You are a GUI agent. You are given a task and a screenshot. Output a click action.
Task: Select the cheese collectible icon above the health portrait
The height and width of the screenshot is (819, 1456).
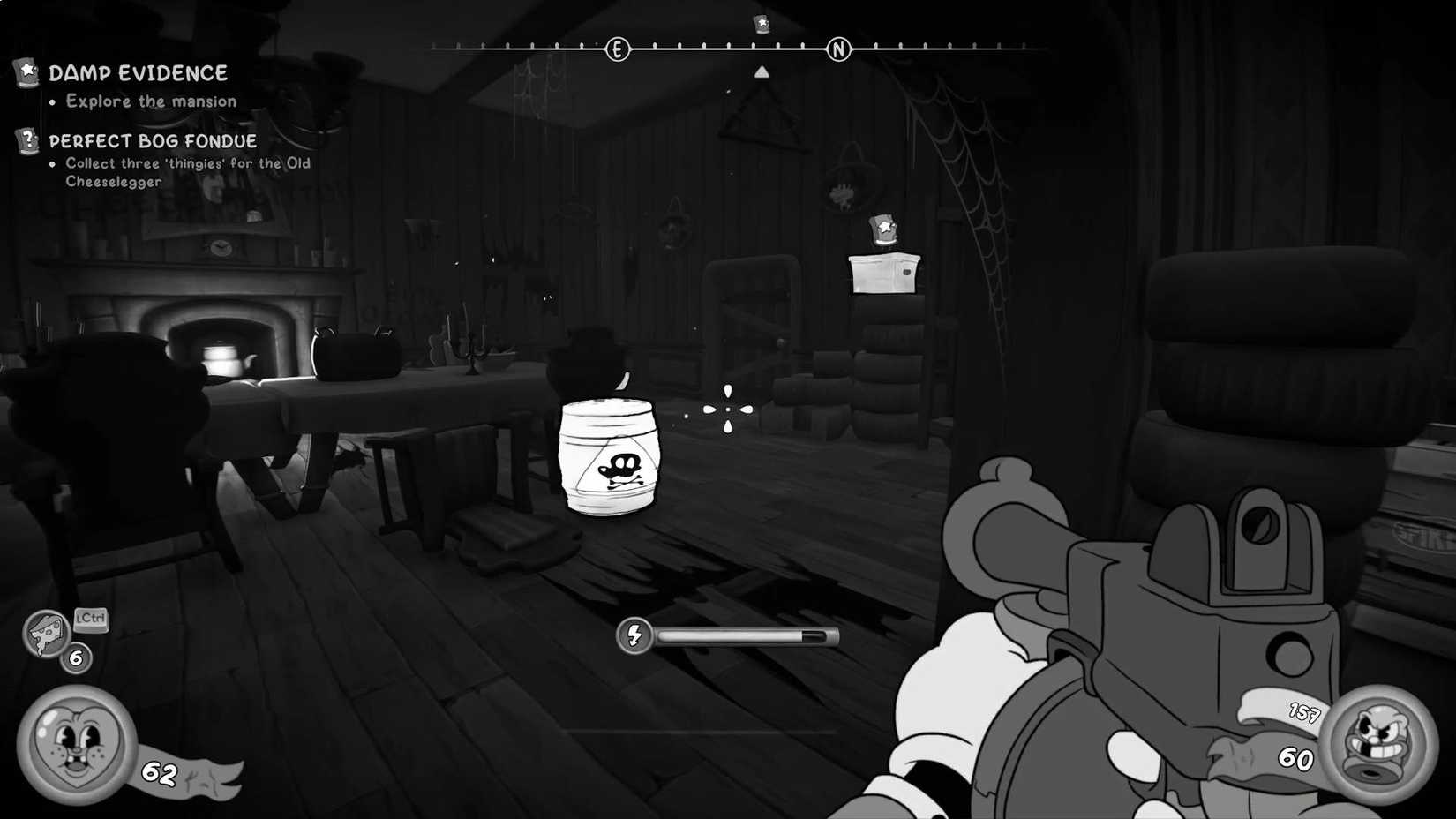click(x=46, y=634)
